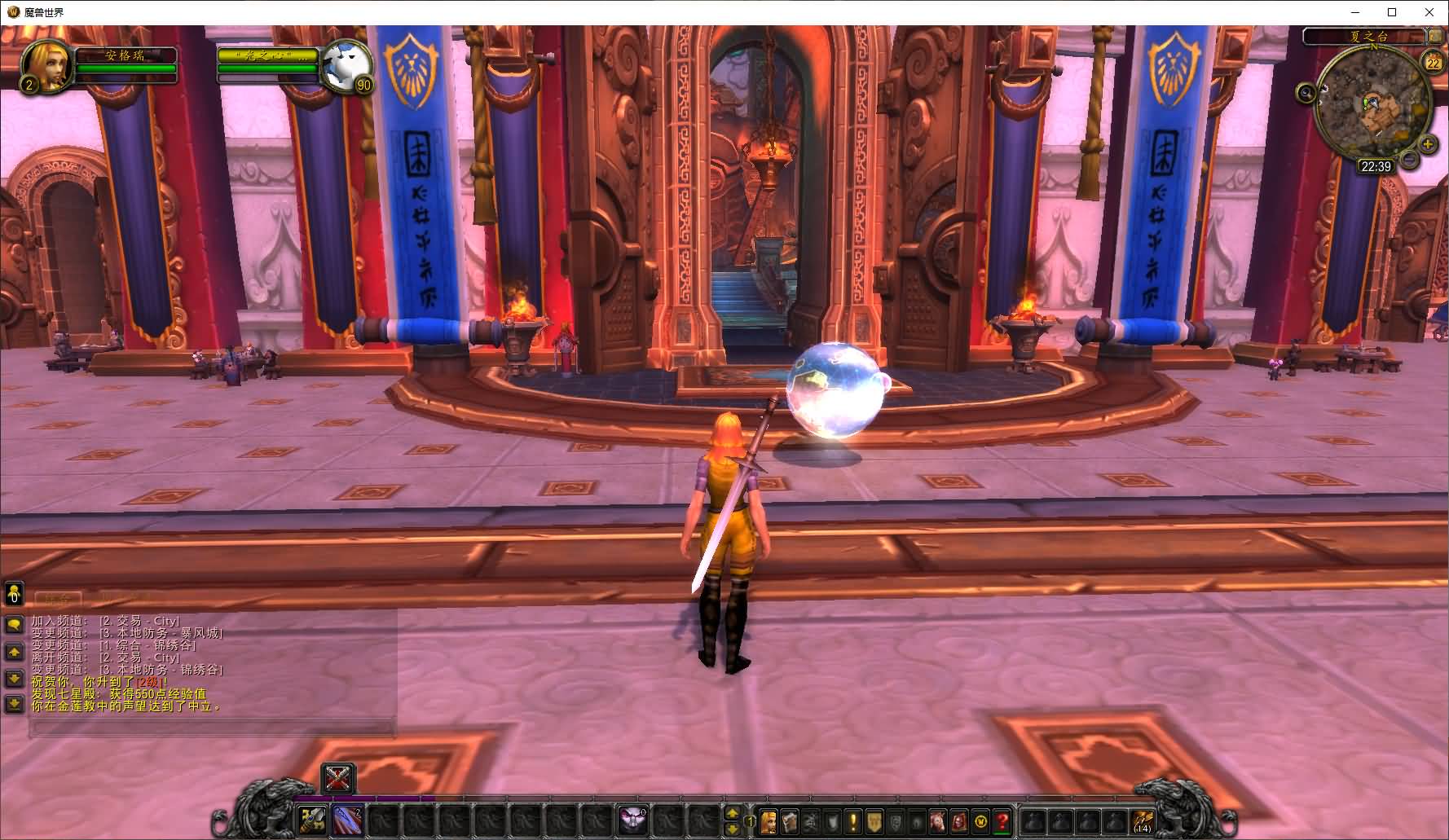The width and height of the screenshot is (1449, 840).
Task: Open the world map button beside 夏之台
Action: [x=1434, y=36]
